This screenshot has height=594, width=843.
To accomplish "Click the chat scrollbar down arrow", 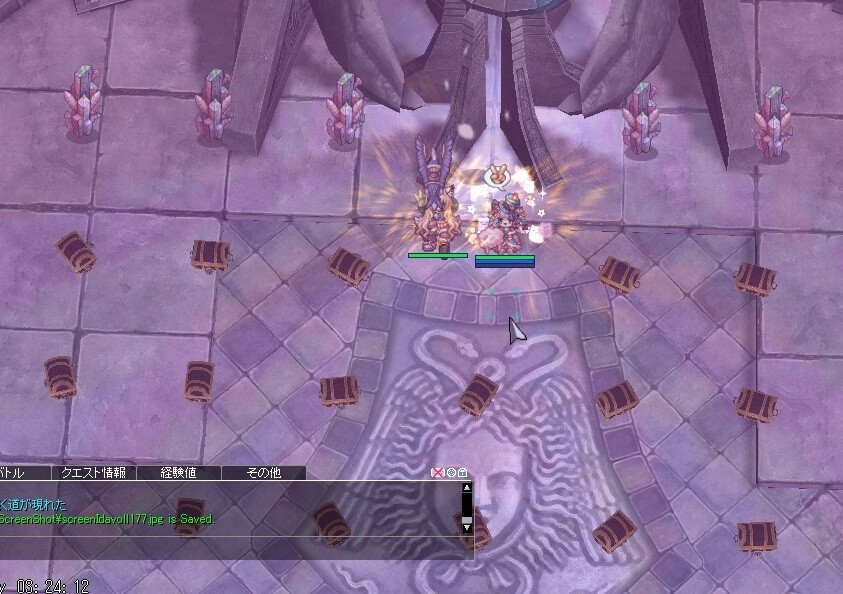I will [x=466, y=525].
